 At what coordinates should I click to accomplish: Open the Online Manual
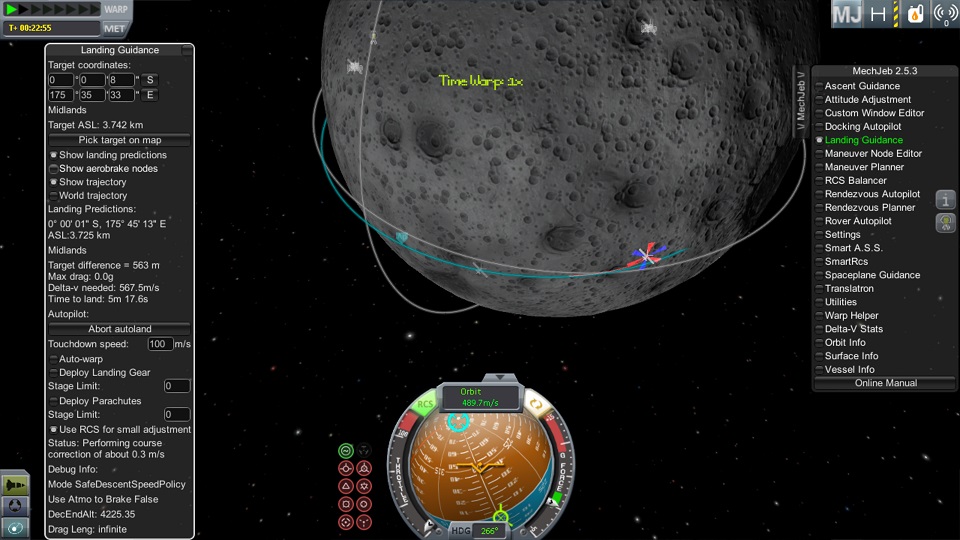point(885,383)
